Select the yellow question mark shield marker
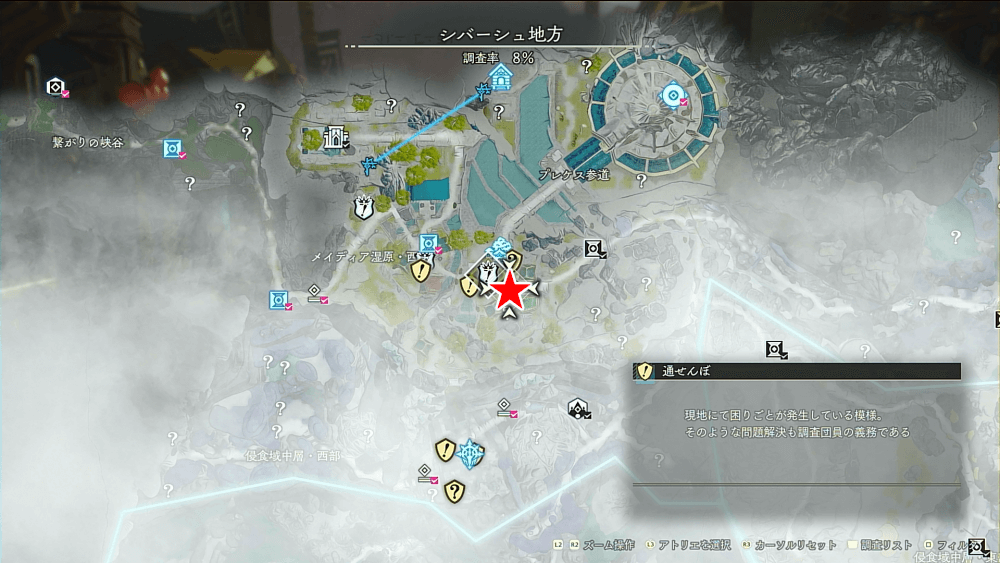Screen dimensions: 1000x563 pos(454,490)
